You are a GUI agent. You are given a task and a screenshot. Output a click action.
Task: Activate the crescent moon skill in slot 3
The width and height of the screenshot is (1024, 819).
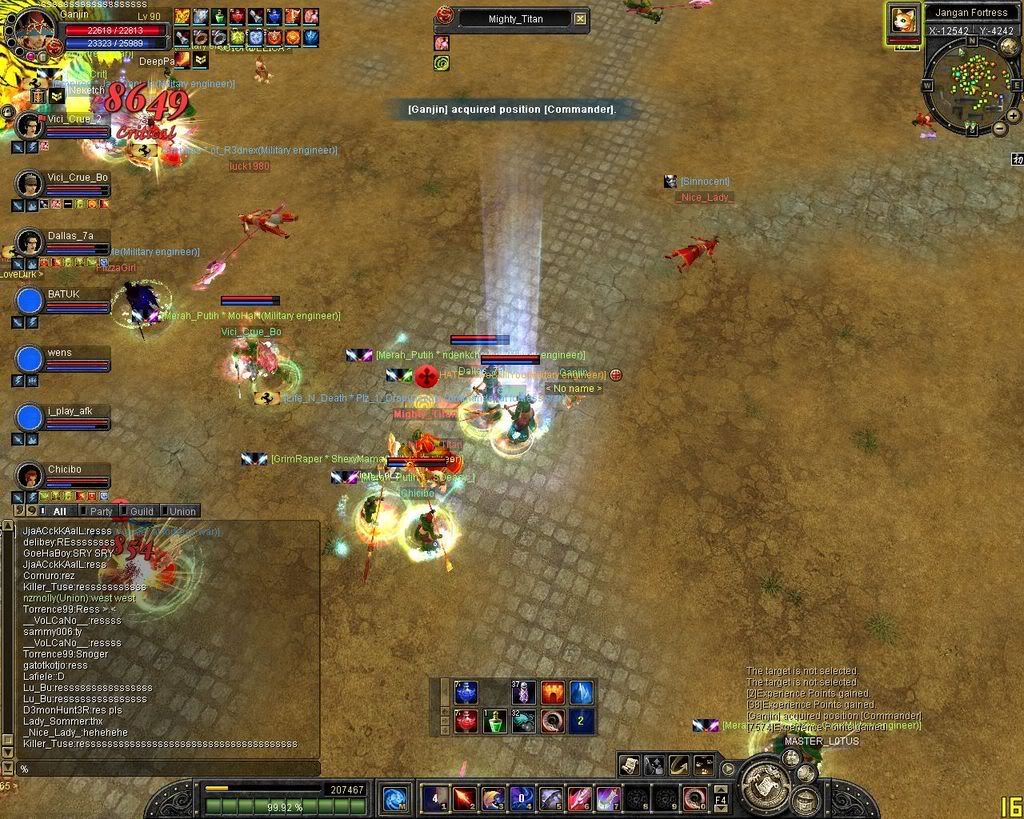493,798
